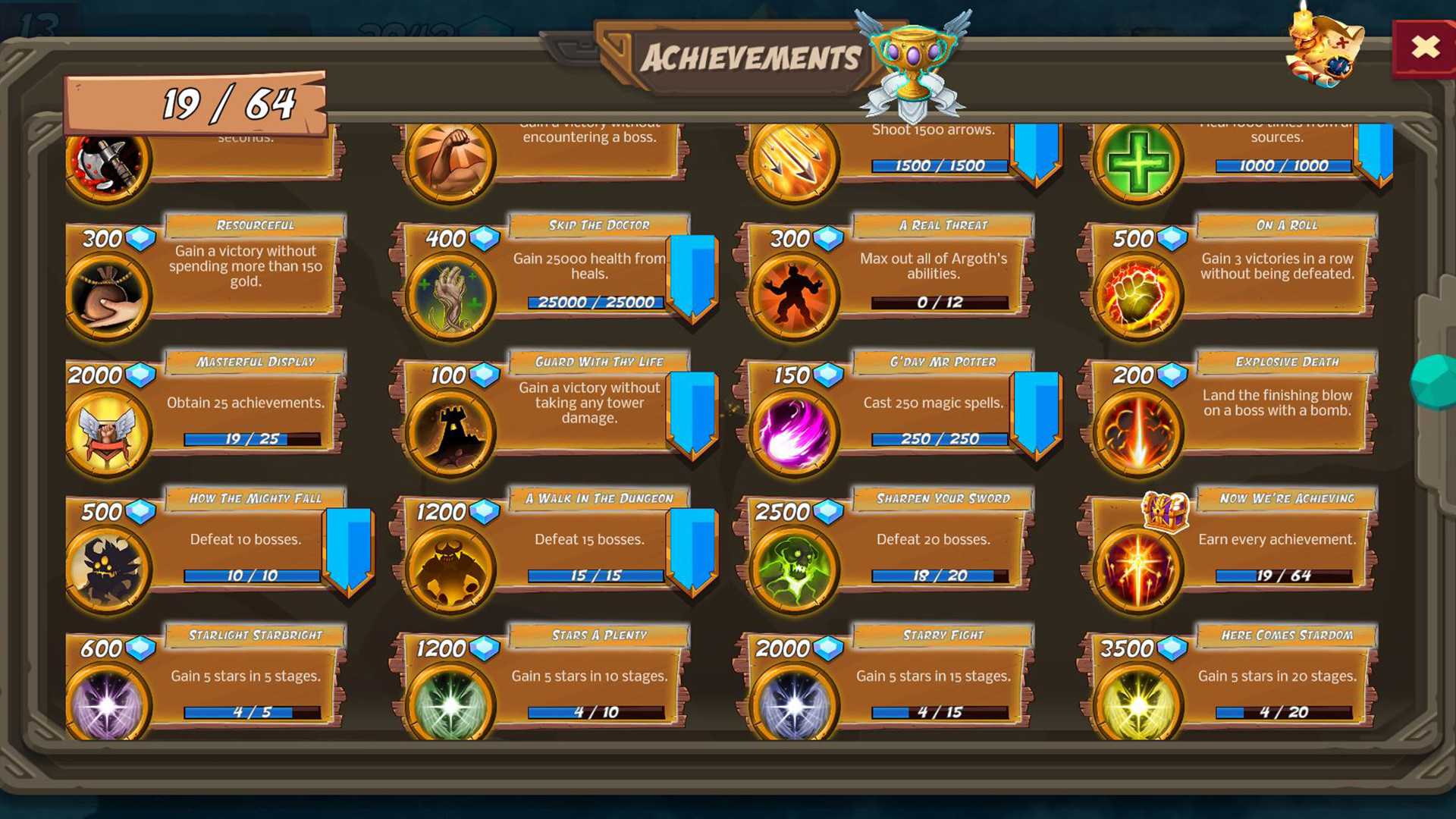This screenshot has height=819, width=1456.
Task: Click the G'day Mr Potter magic spell icon
Action: tap(791, 428)
